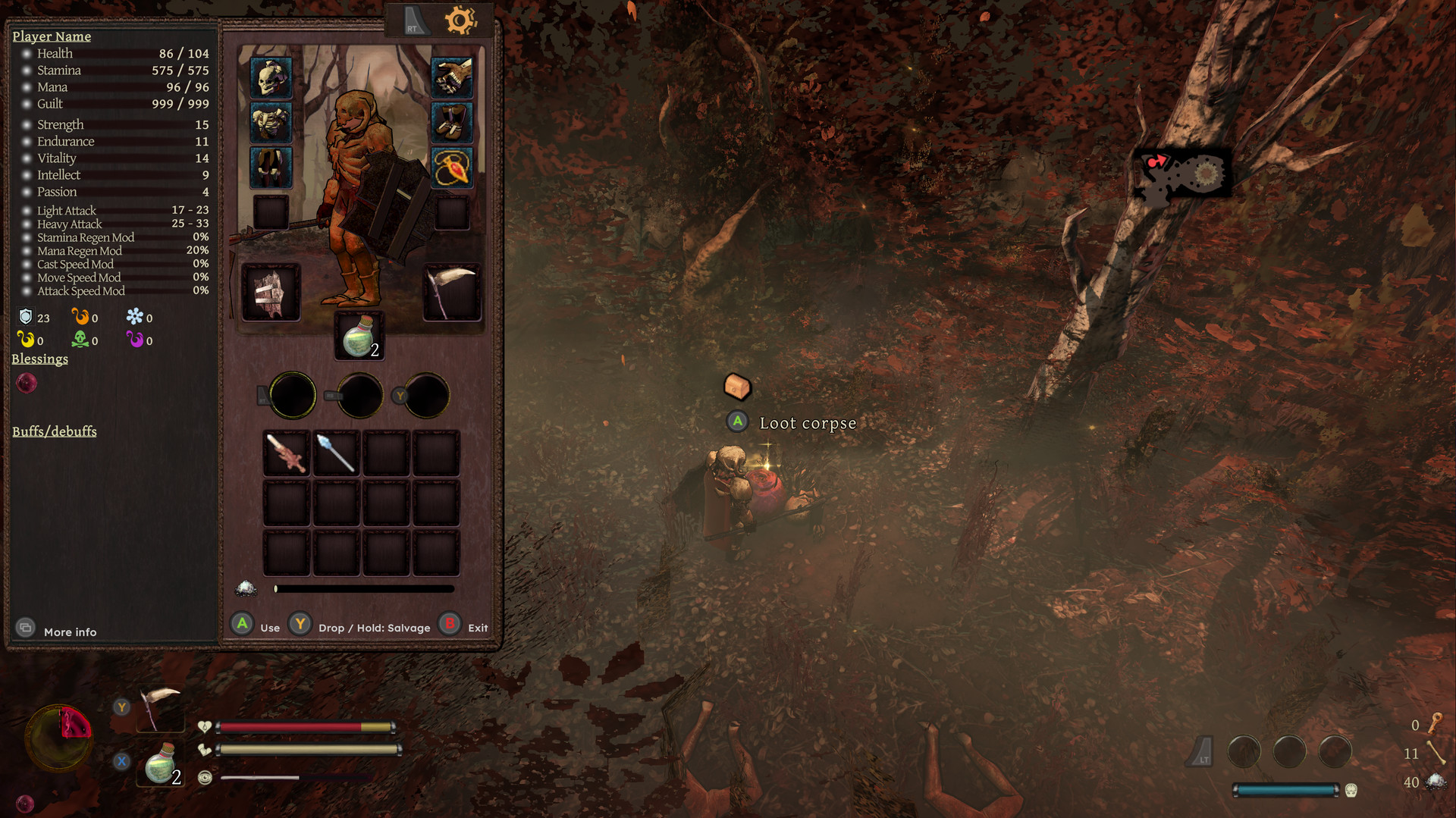
Task: Select the skull helmet equipment slot
Action: pyautogui.click(x=271, y=79)
